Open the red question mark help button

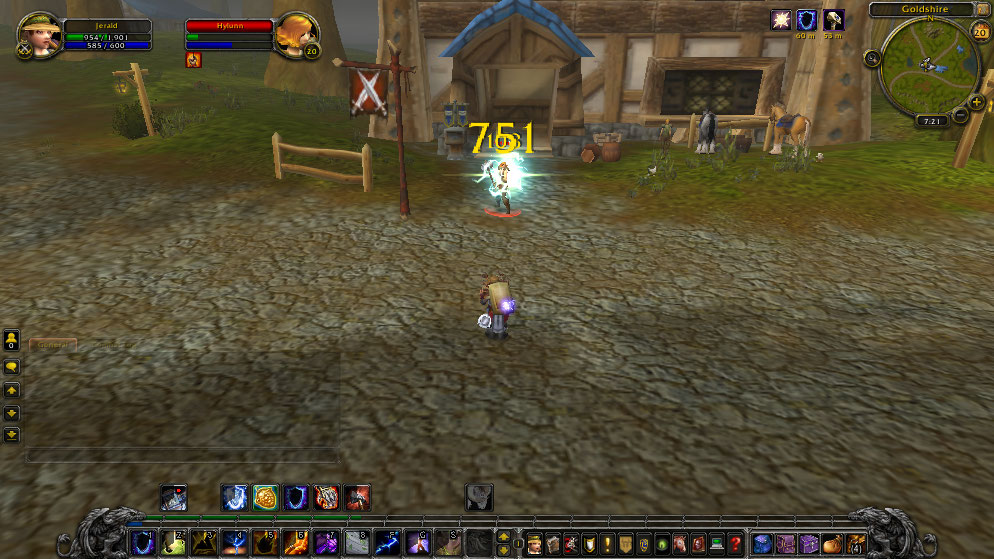pyautogui.click(x=736, y=543)
